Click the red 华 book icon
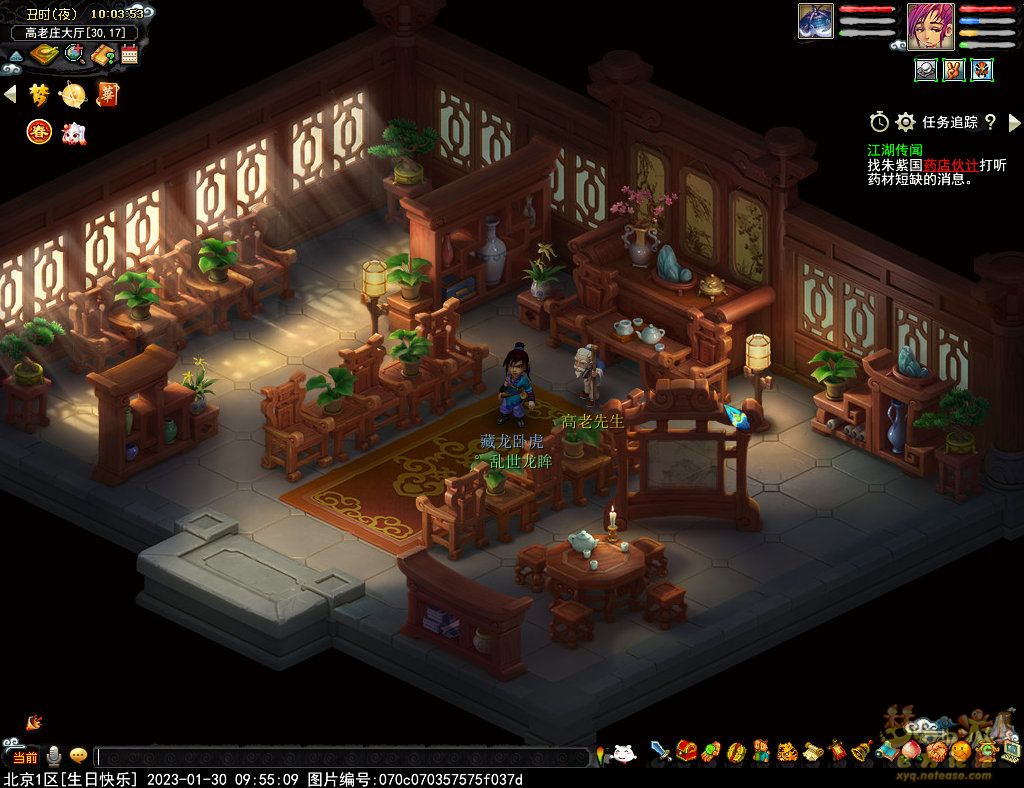Image resolution: width=1024 pixels, height=788 pixels. [x=107, y=95]
